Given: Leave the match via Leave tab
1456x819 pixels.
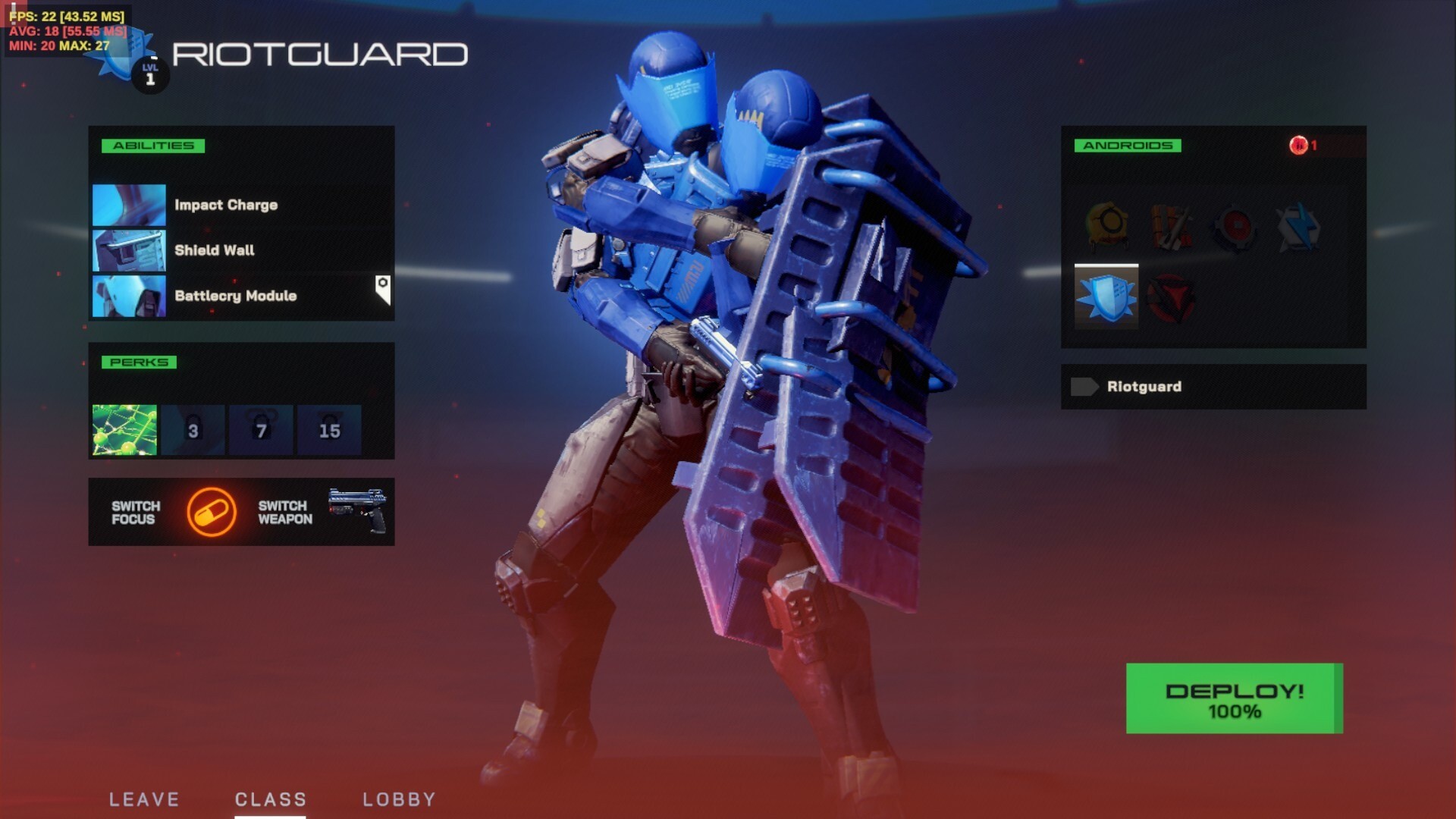Looking at the screenshot, I should pyautogui.click(x=144, y=799).
